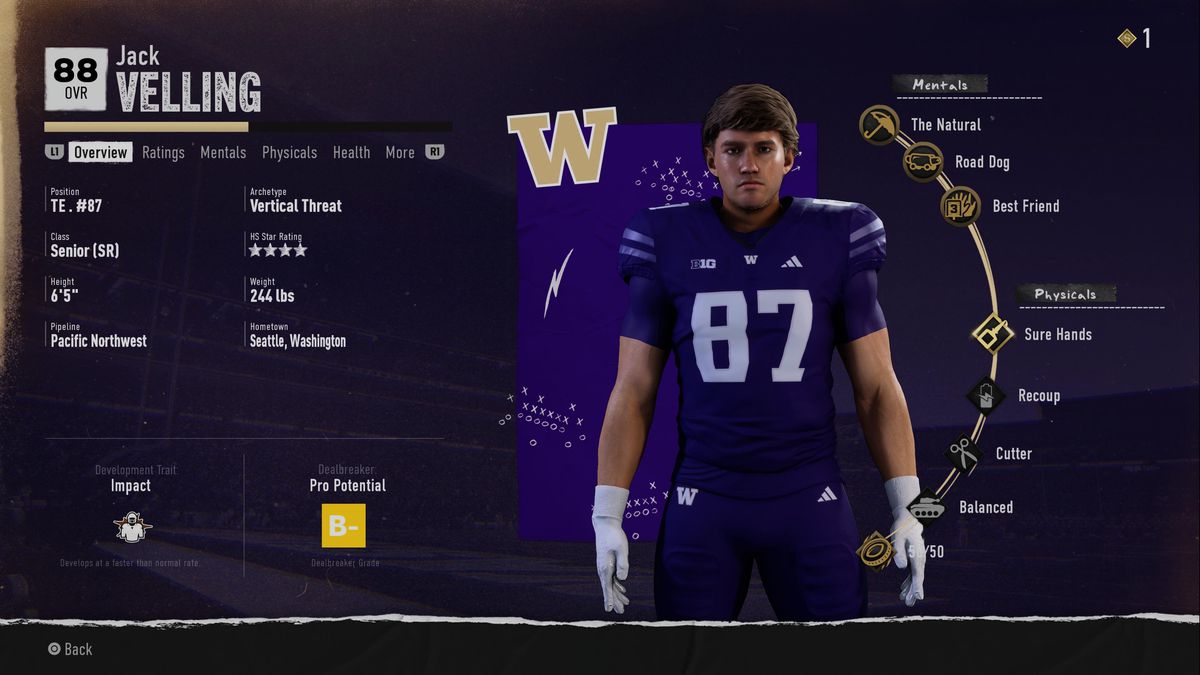Select the Cutter scissors ability icon
The width and height of the screenshot is (1200, 675).
[964, 454]
